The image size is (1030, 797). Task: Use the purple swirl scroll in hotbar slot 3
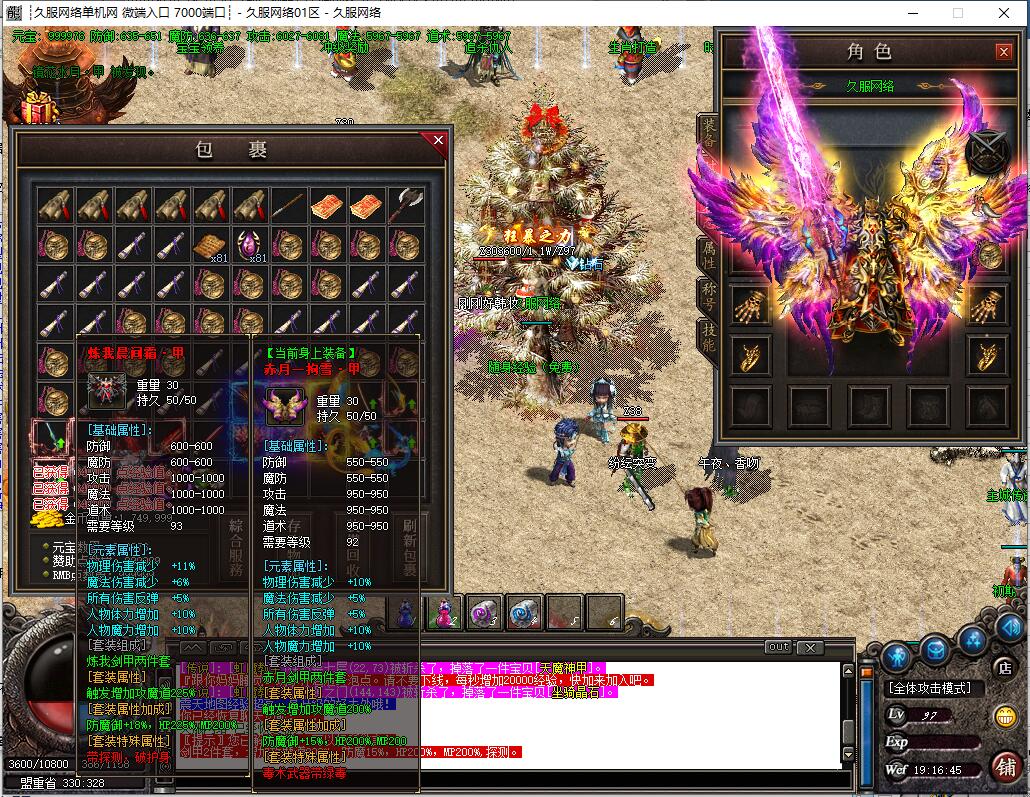tap(484, 612)
